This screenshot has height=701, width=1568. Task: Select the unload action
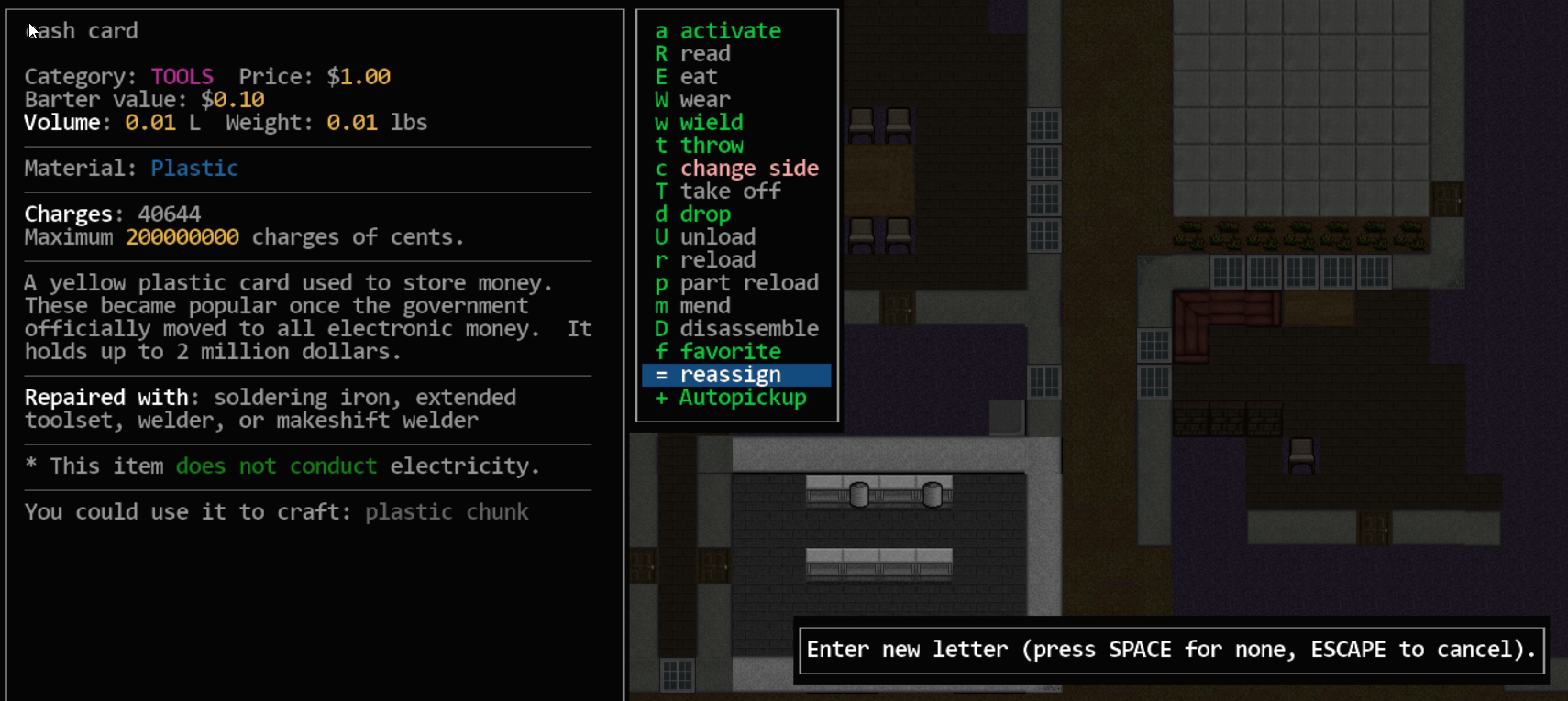717,237
